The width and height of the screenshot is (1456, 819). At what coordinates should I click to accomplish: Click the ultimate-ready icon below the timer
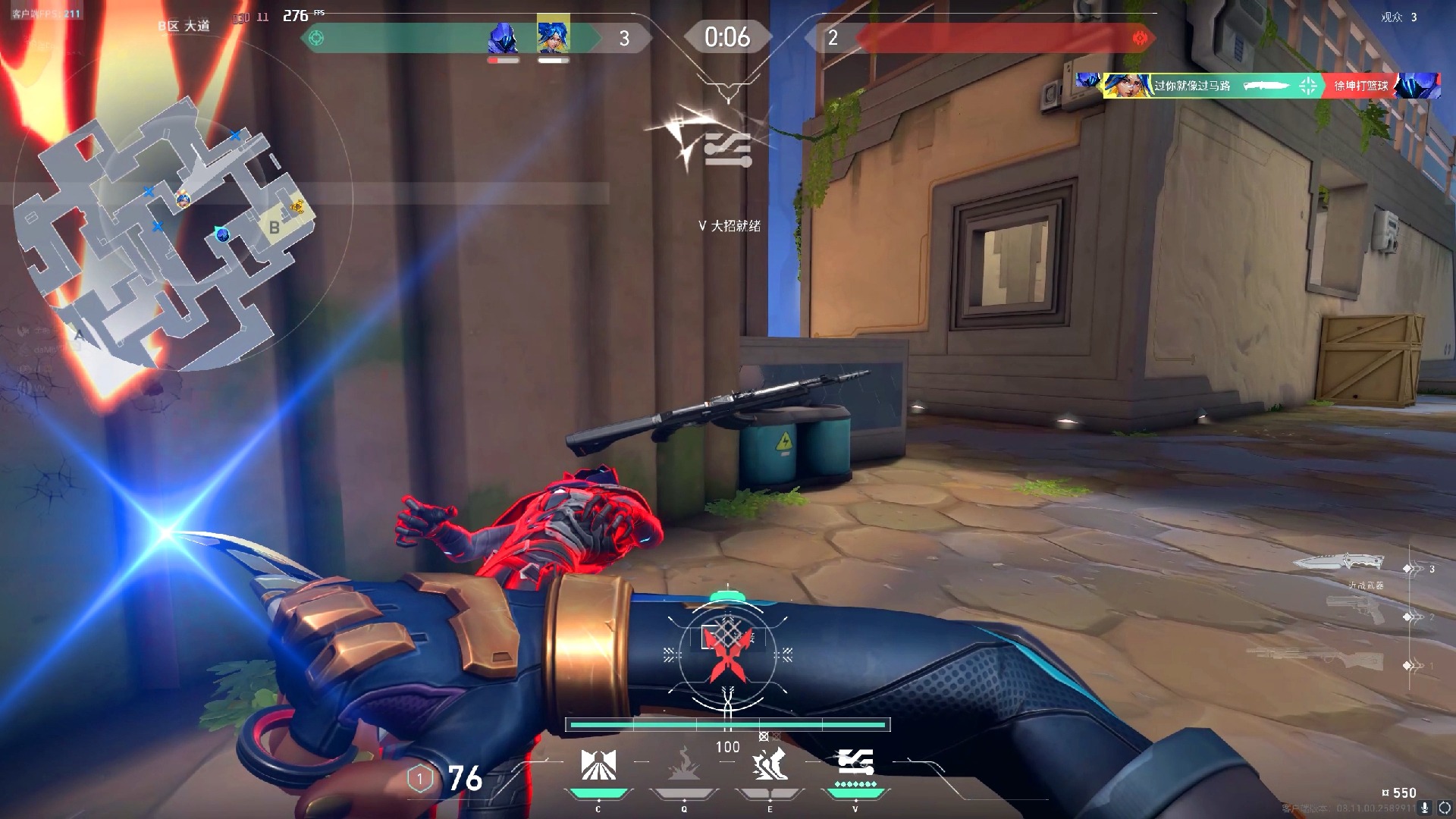point(726,148)
